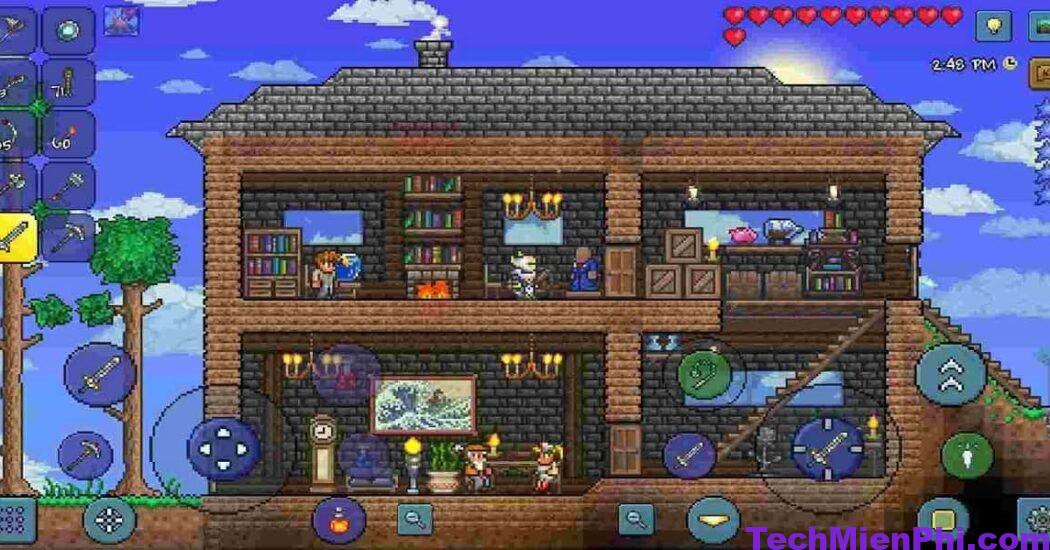The width and height of the screenshot is (1050, 550).
Task: Select the torch slot showing 60
Action: [x=69, y=134]
